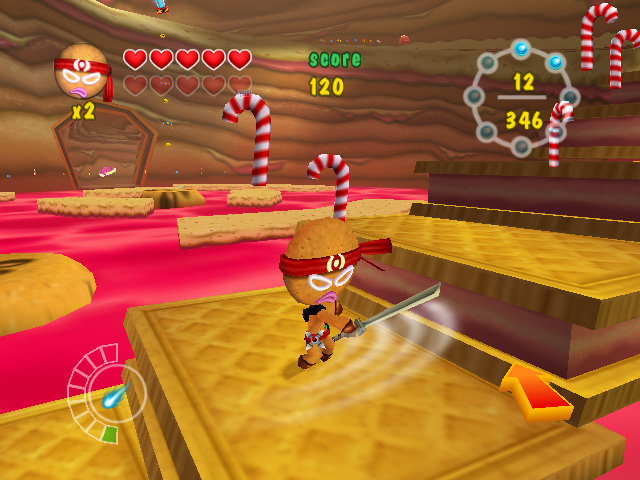The image size is (640, 480).
Task: Click the cookie ninja lives portrait
Action: (x=81, y=72)
